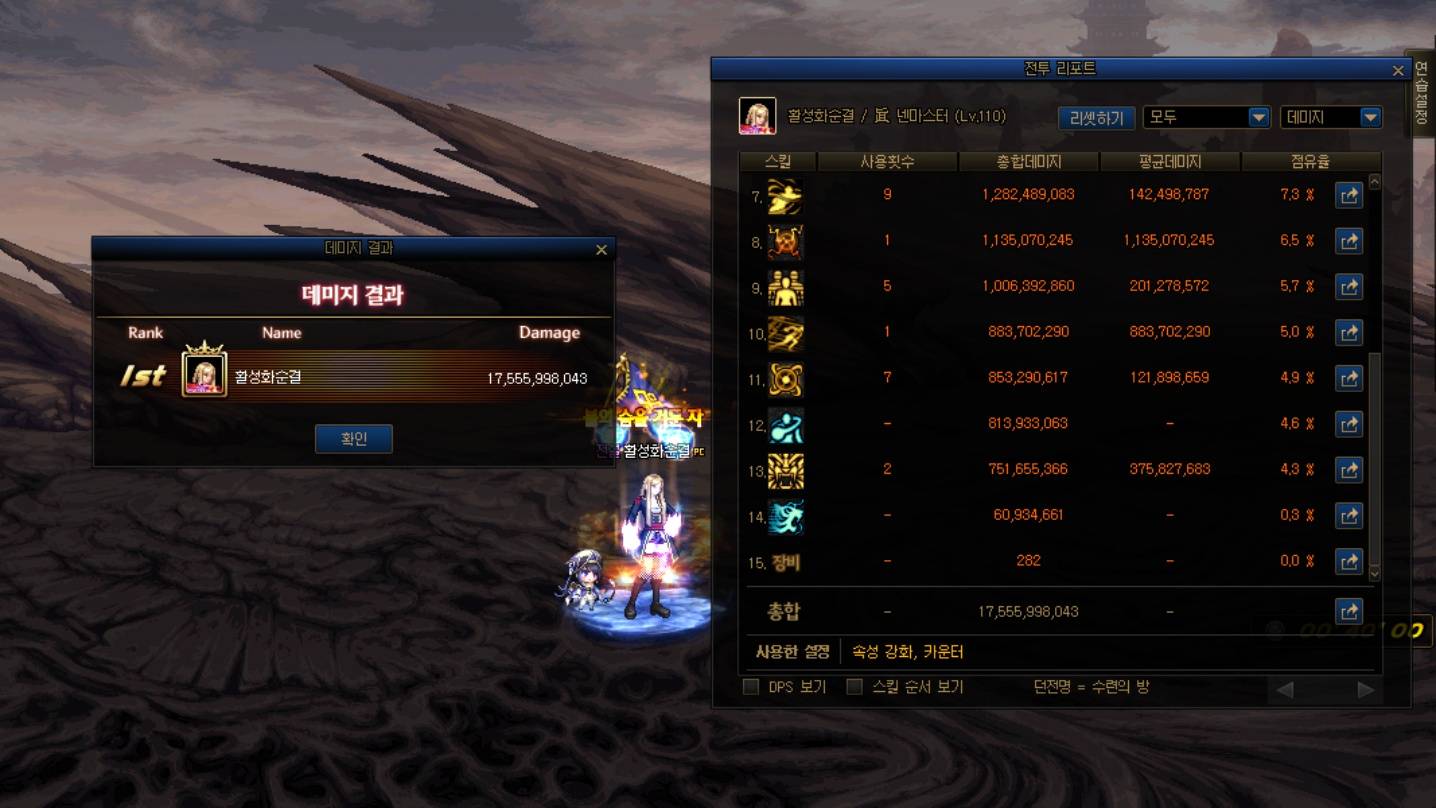Go to the next report page arrow

[1365, 689]
